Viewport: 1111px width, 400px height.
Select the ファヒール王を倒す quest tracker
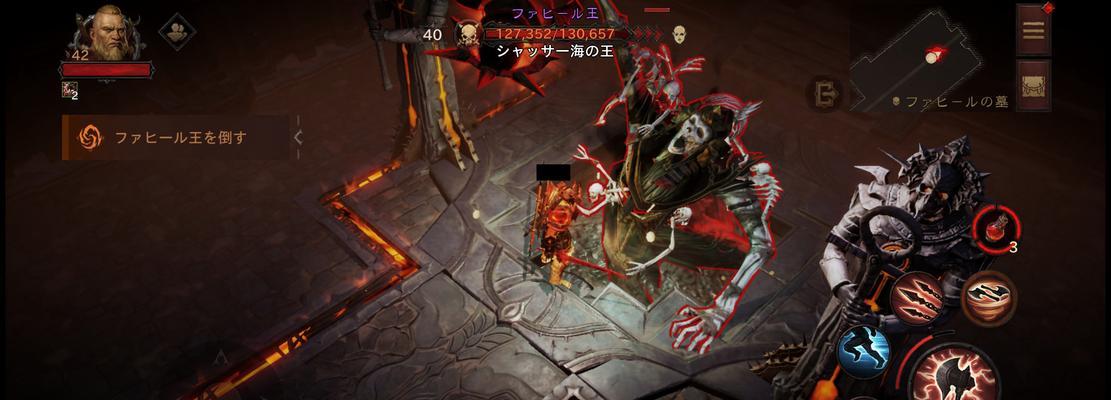(x=175, y=137)
